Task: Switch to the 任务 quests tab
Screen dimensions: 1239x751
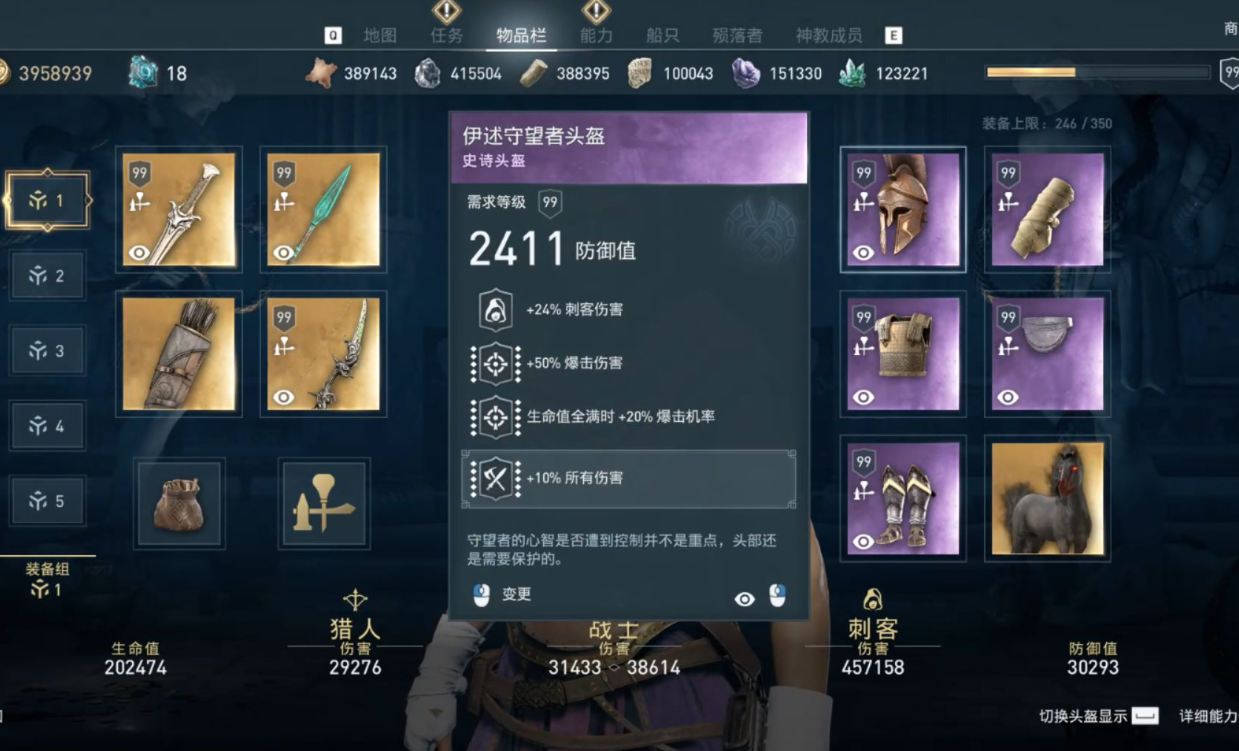Action: 446,35
